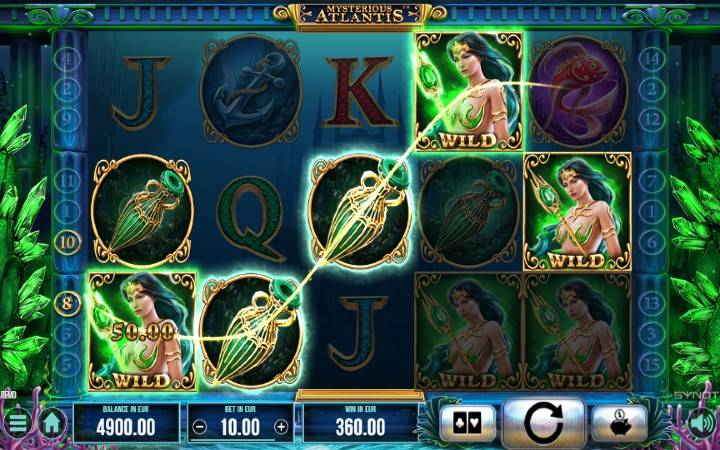Toggle the sound speaker icon
The height and width of the screenshot is (450, 720).
point(704,422)
